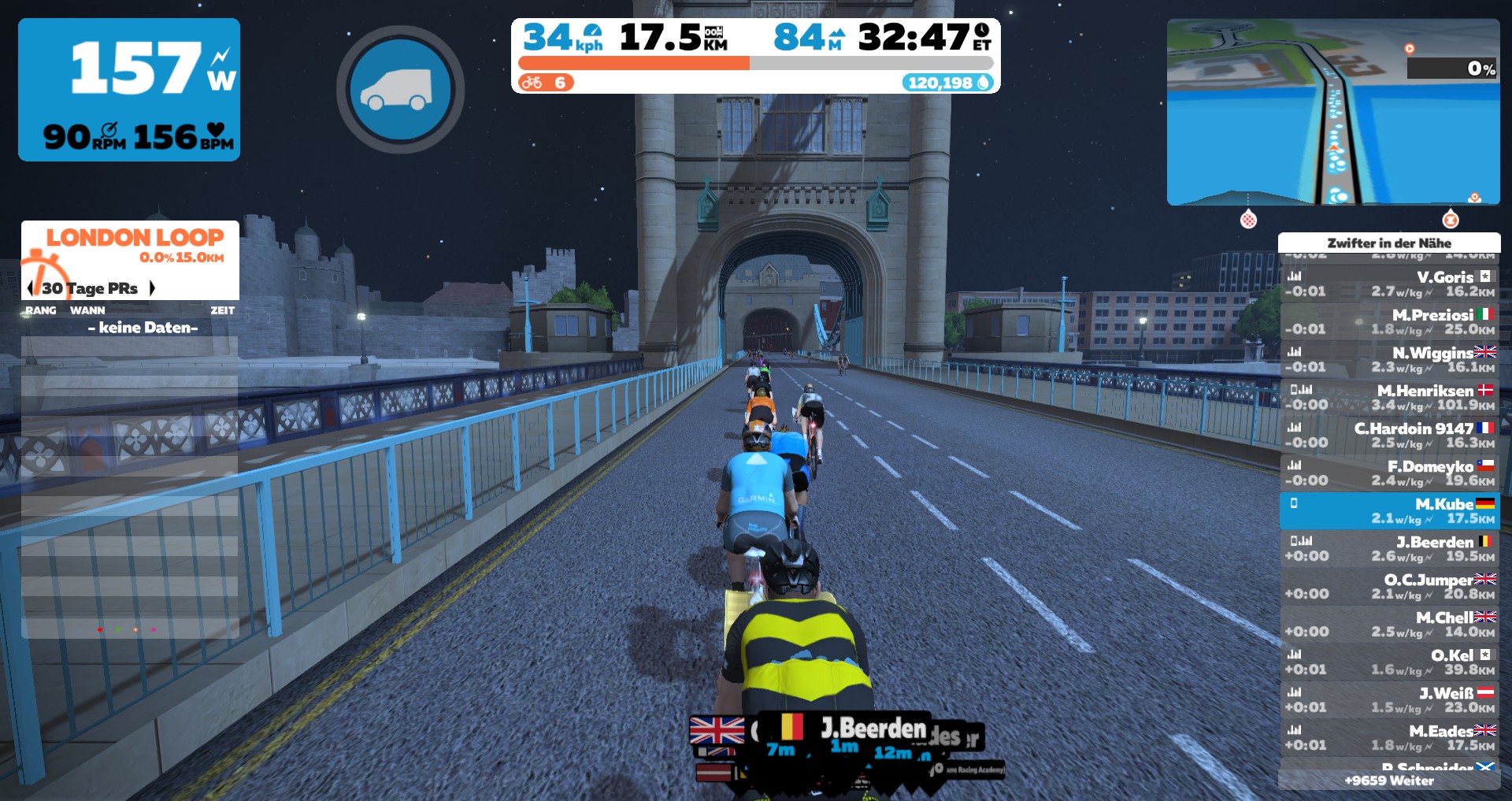This screenshot has height=801, width=1512.
Task: Choose F.Domeyko from the rider list
Action: pyautogui.click(x=1389, y=473)
